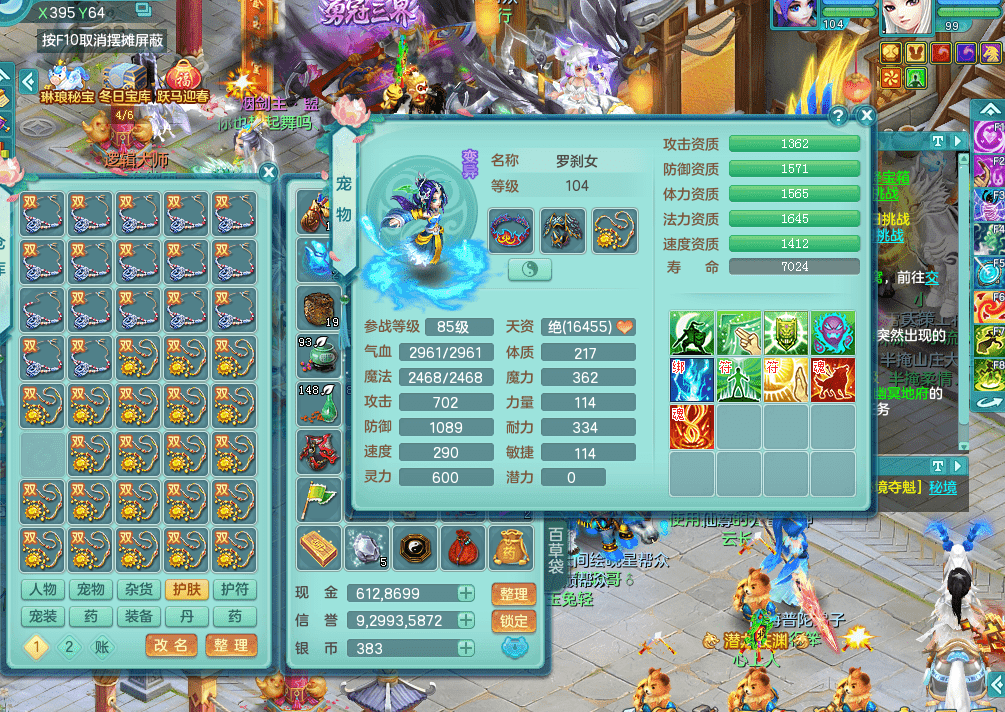Viewport: 1005px width, 712px height.
Task: Switch to the 人物 storage category
Action: coord(43,590)
